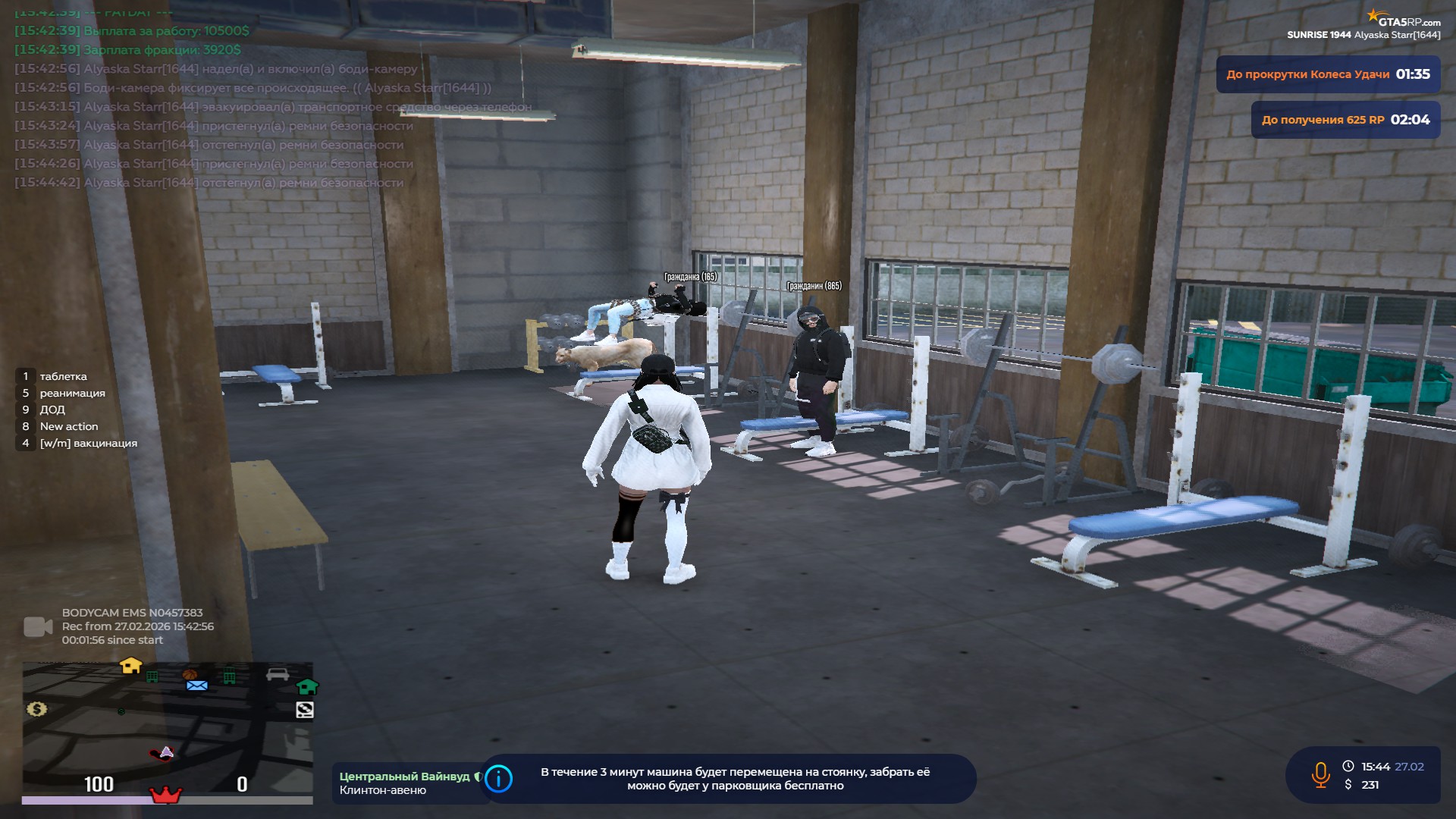
Task: Click the red crown icon under the minimap
Action: click(x=165, y=795)
